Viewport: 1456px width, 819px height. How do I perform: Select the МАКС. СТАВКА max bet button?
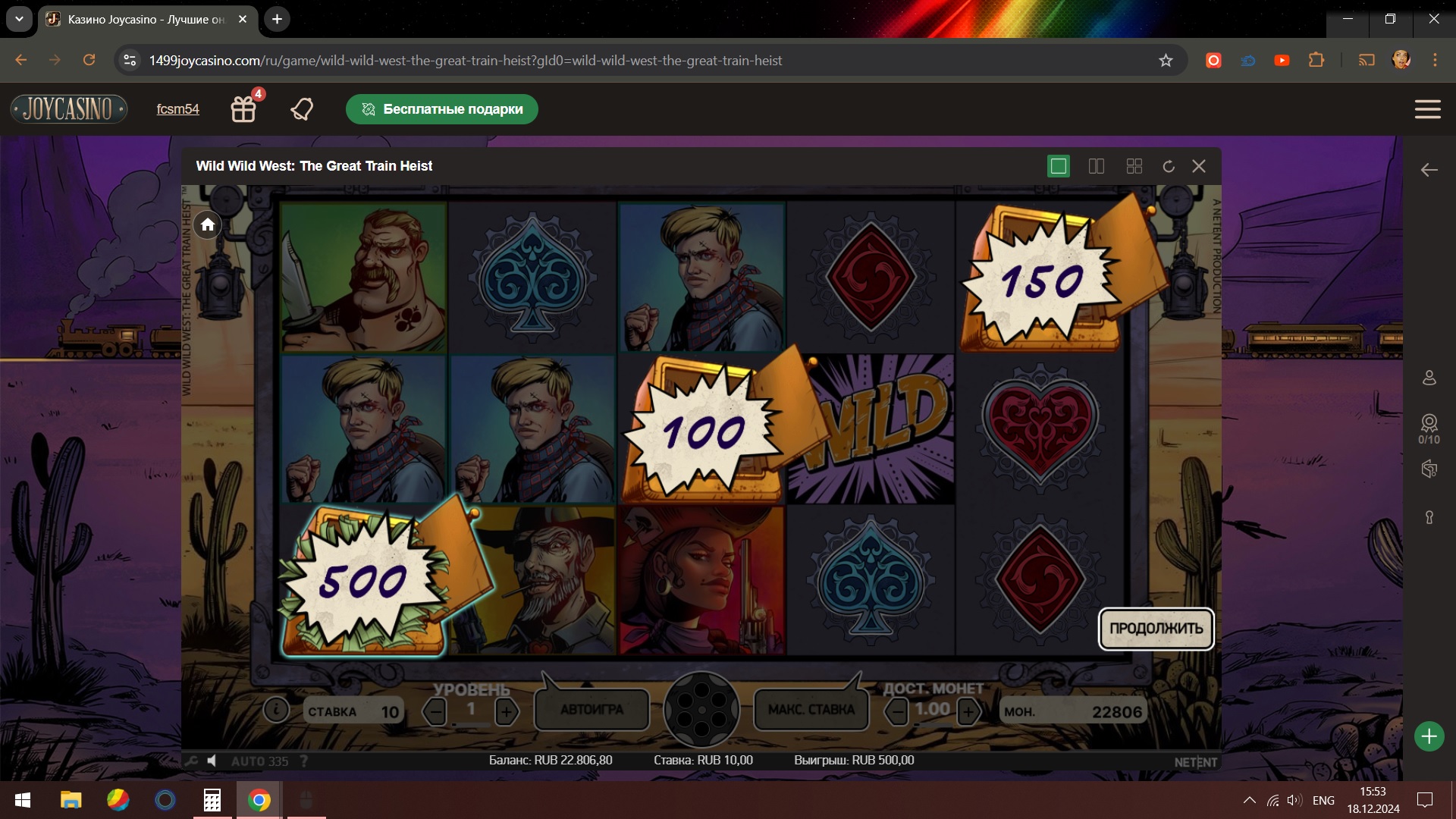click(811, 710)
